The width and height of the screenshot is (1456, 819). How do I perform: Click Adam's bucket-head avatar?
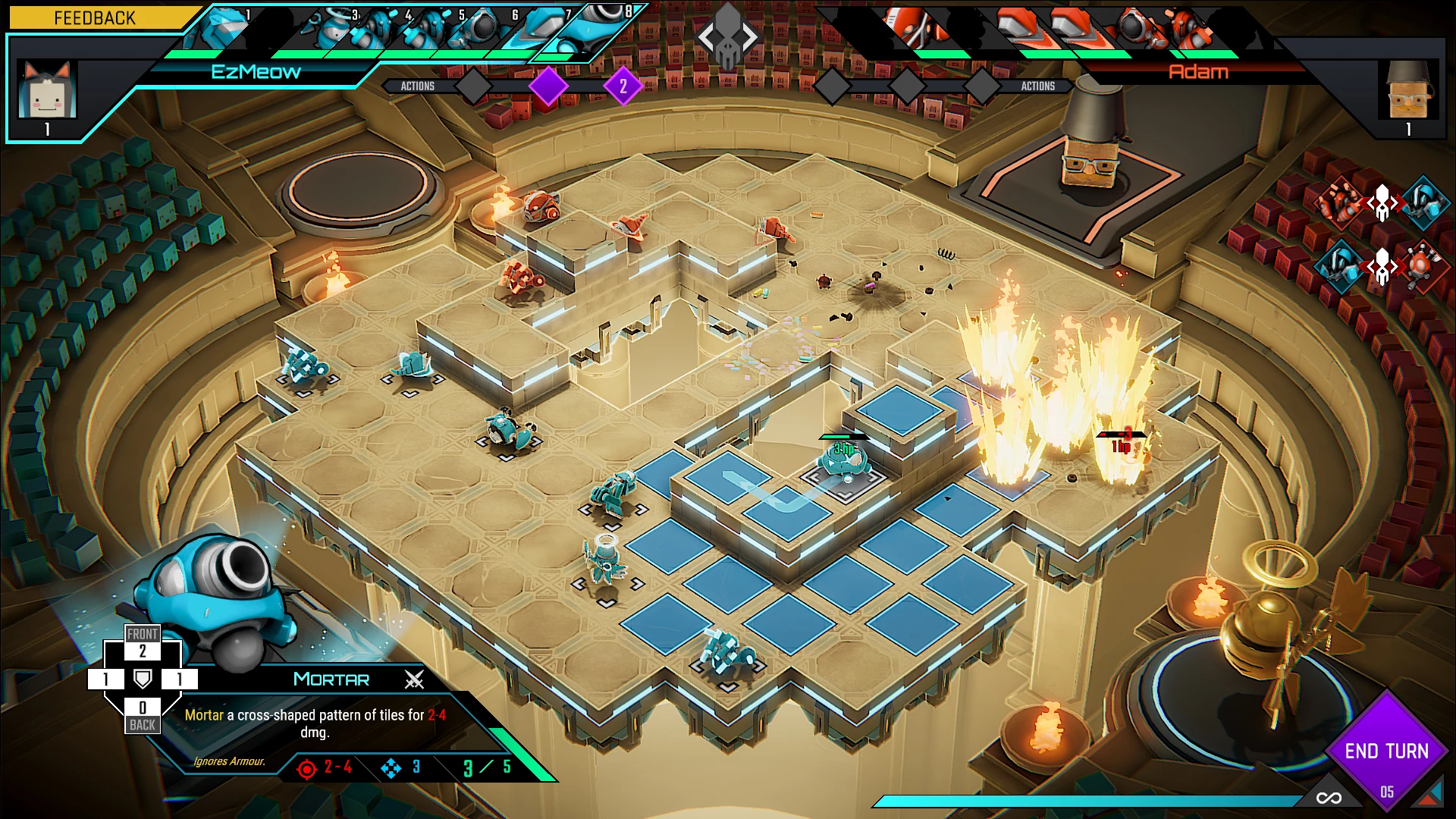1408,91
